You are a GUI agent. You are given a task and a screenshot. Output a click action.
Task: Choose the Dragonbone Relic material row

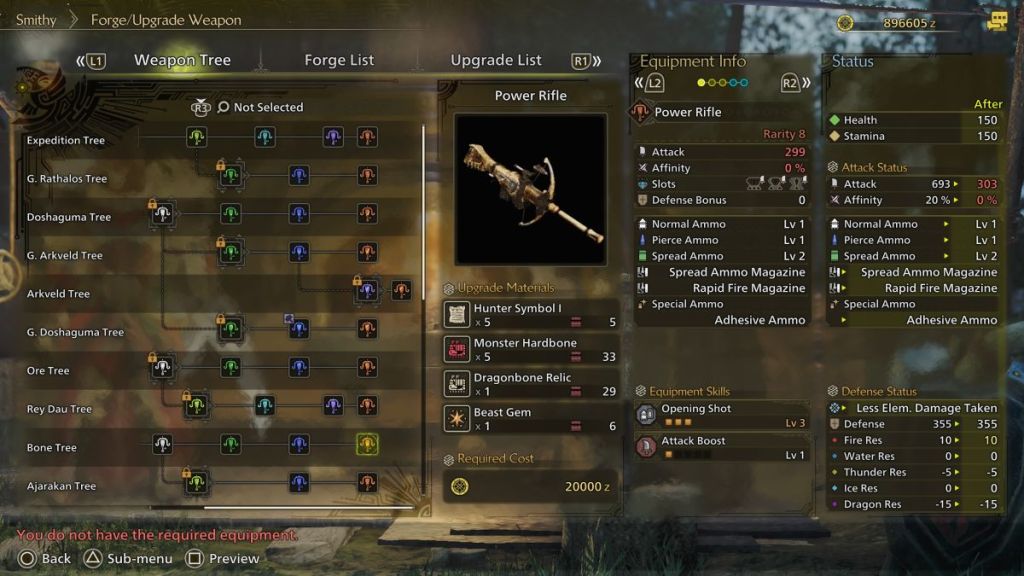pos(531,384)
